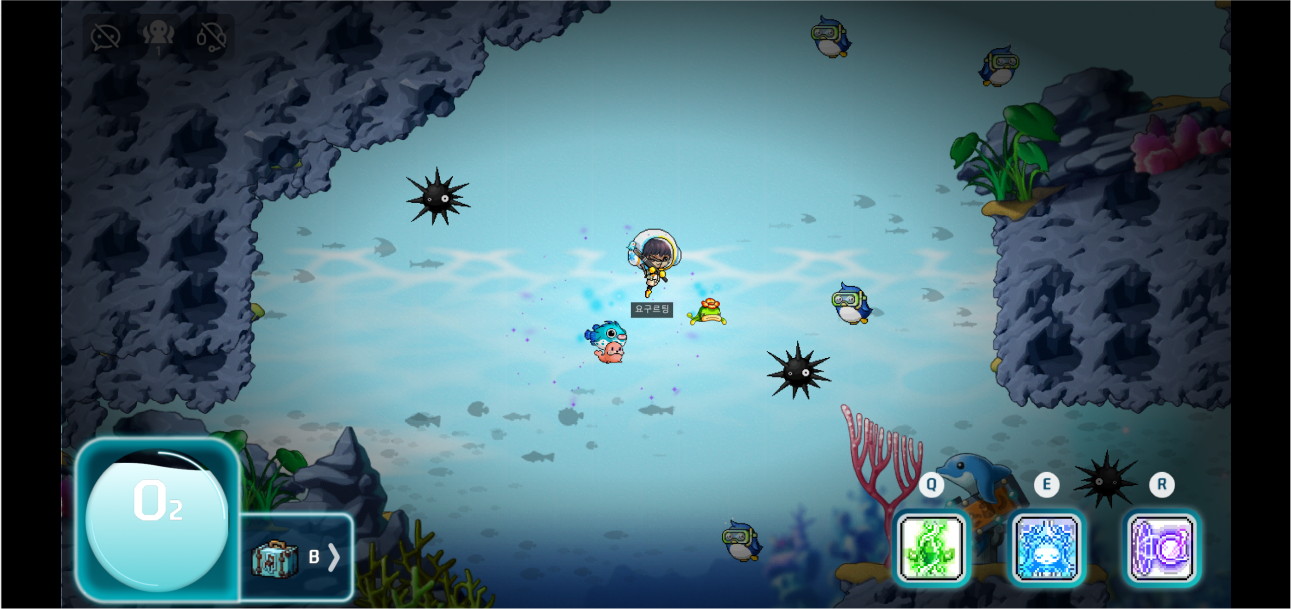
Task: Activate the green frog skill
Action: click(x=931, y=547)
